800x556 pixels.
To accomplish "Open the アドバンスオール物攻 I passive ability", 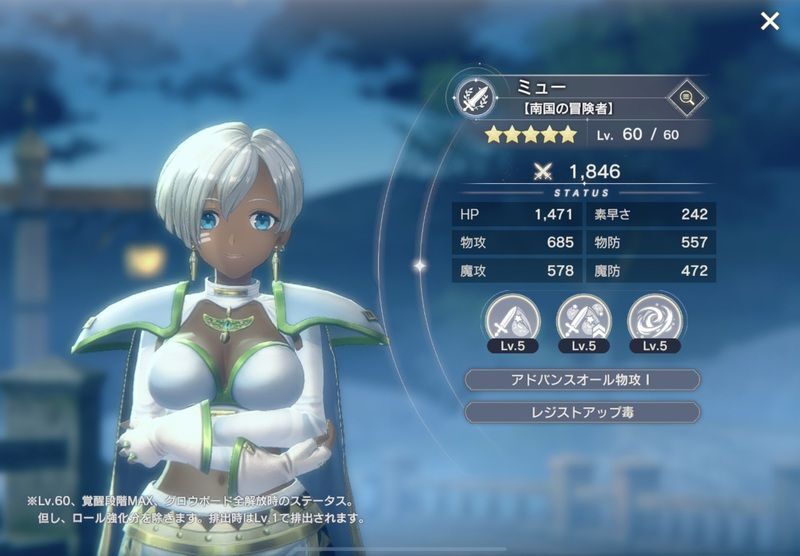I will tap(583, 380).
